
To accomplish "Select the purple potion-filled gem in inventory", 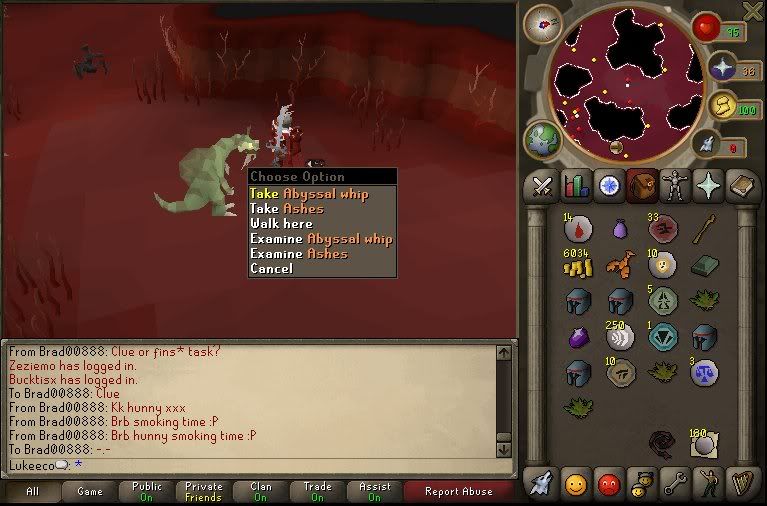I will (577, 337).
